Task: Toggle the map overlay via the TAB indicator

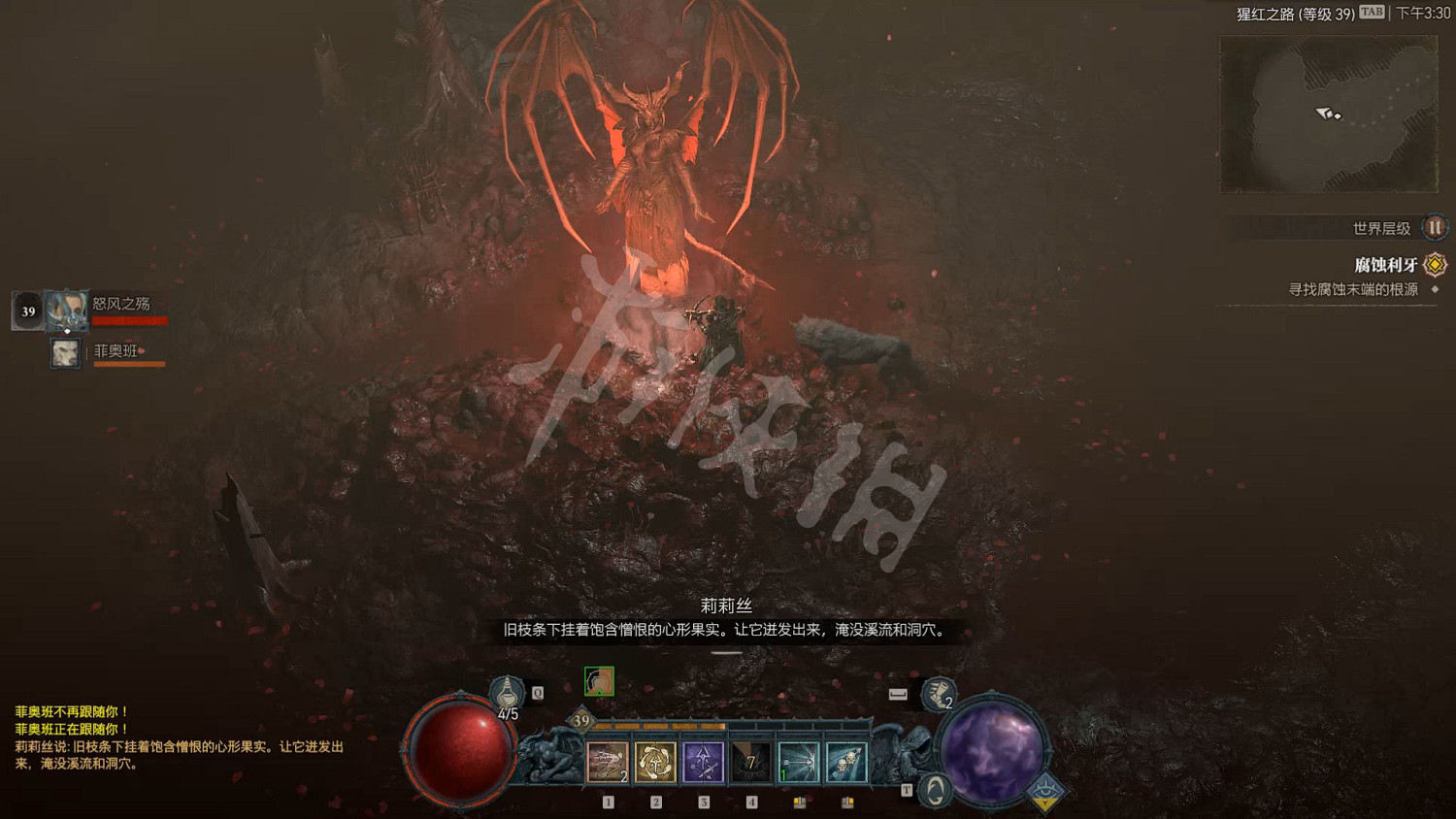Action: pos(1370,12)
